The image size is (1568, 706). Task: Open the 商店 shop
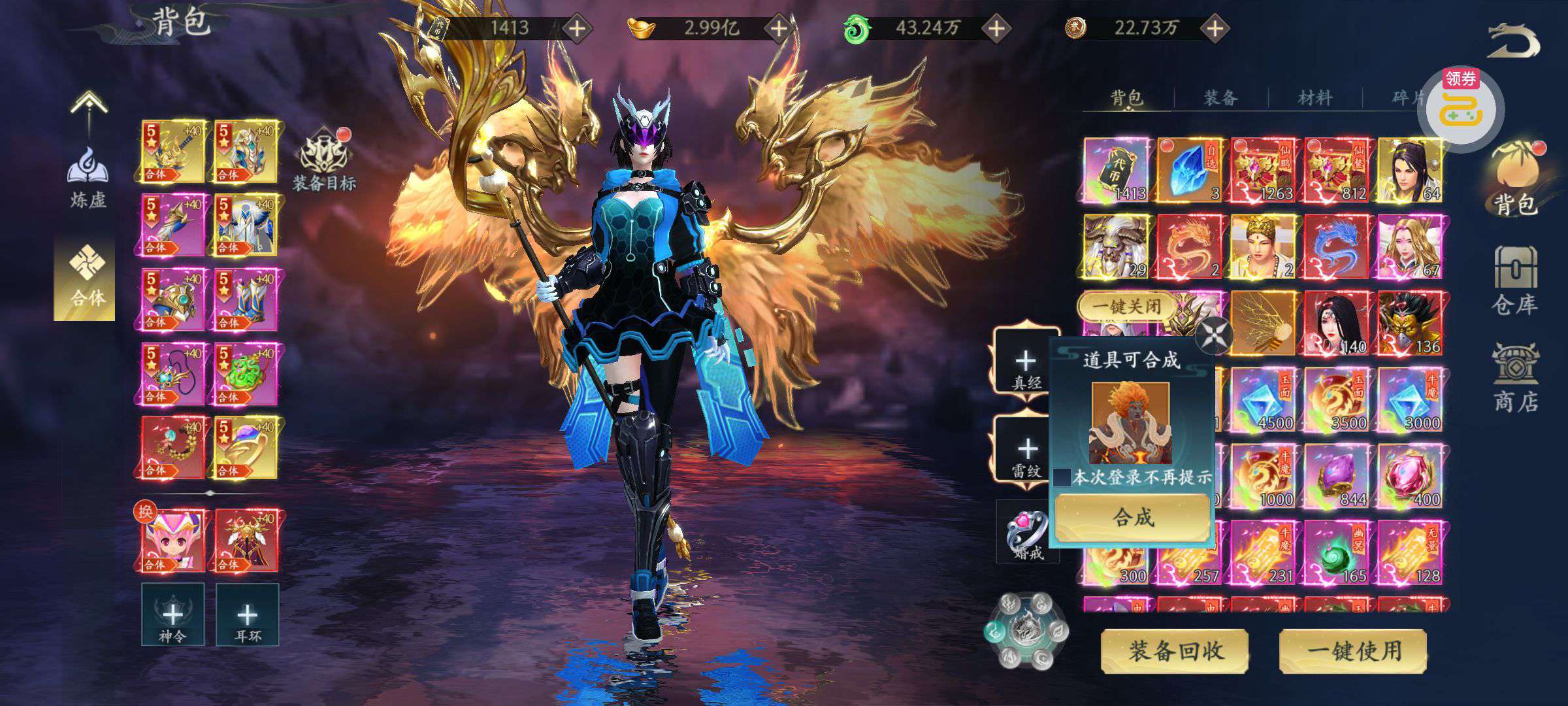(x=1514, y=379)
